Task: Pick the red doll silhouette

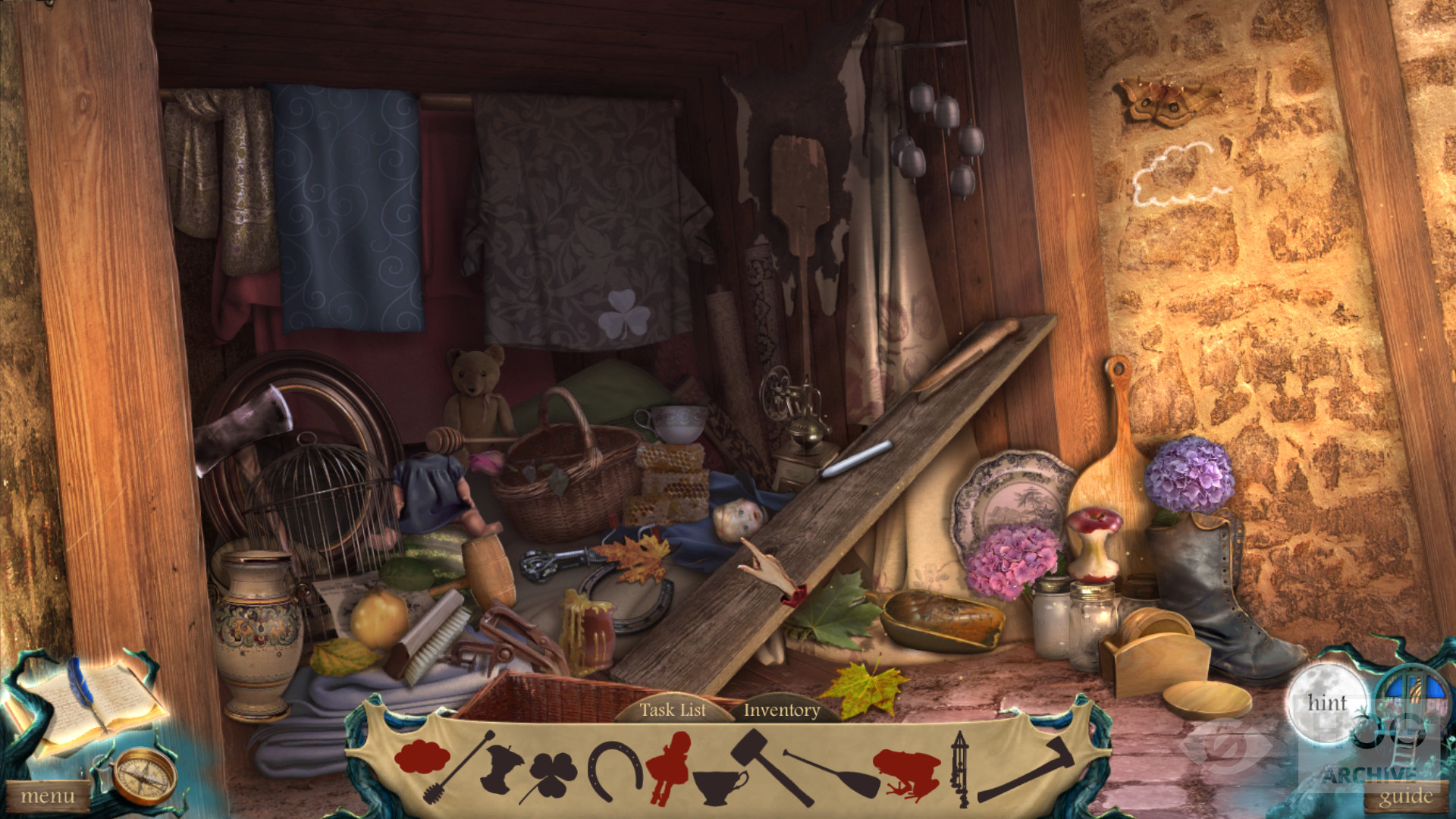Action: [x=669, y=766]
